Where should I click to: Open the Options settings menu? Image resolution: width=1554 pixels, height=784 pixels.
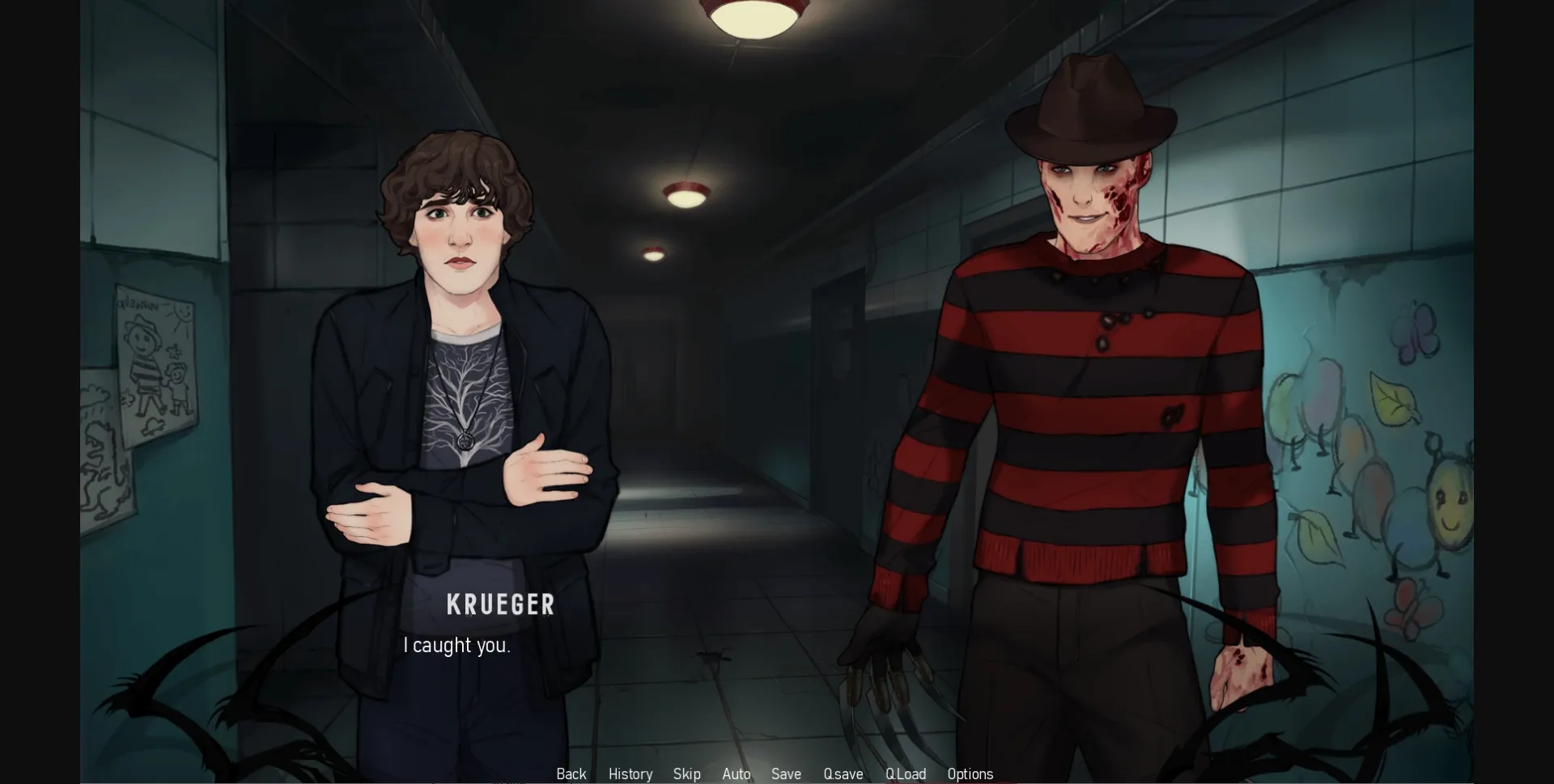970,774
